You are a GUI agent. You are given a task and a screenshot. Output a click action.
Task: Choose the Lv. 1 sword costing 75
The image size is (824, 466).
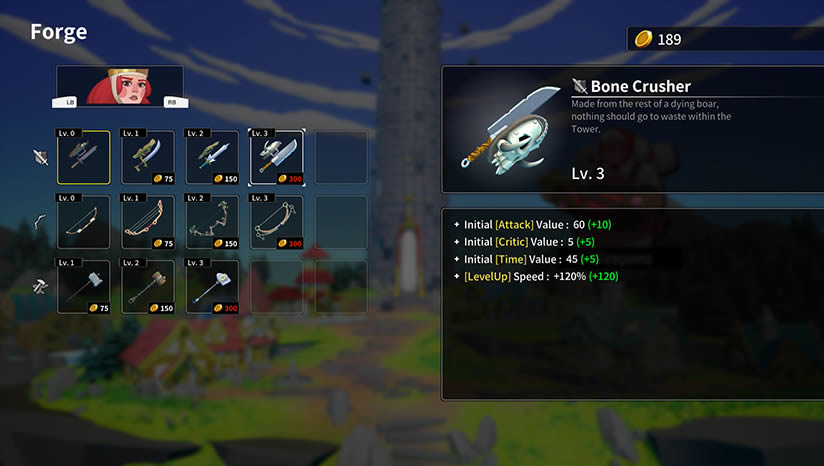pyautogui.click(x=148, y=158)
